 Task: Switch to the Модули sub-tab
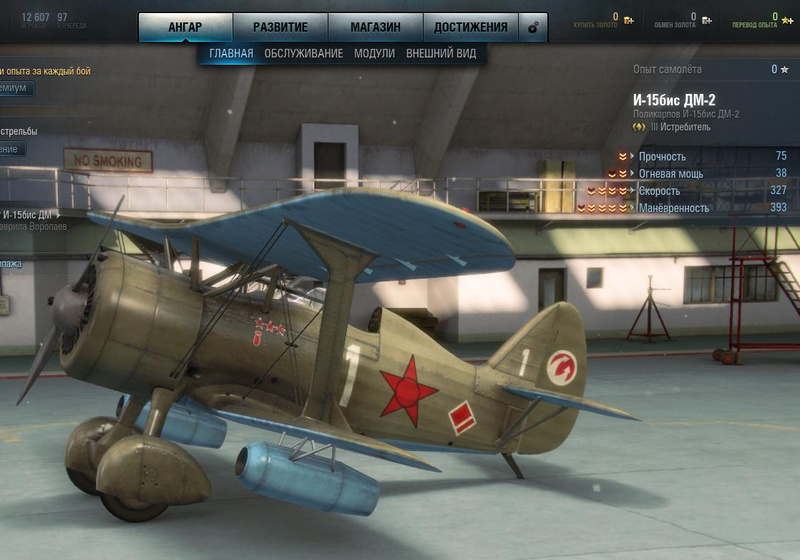pyautogui.click(x=374, y=53)
